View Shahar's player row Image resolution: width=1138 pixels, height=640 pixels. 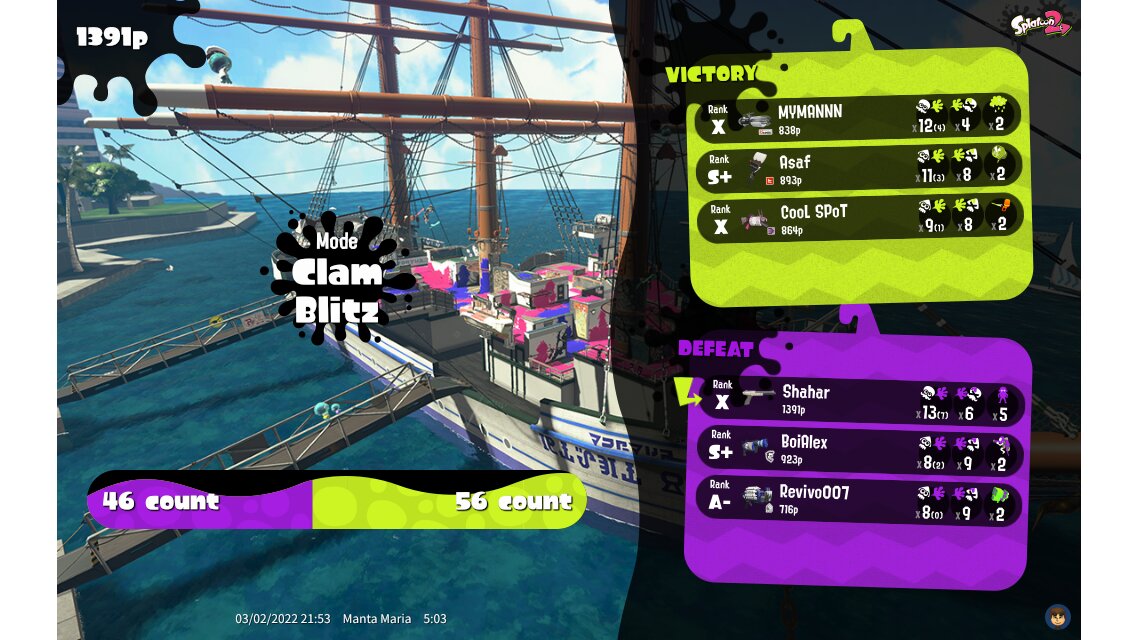click(858, 399)
